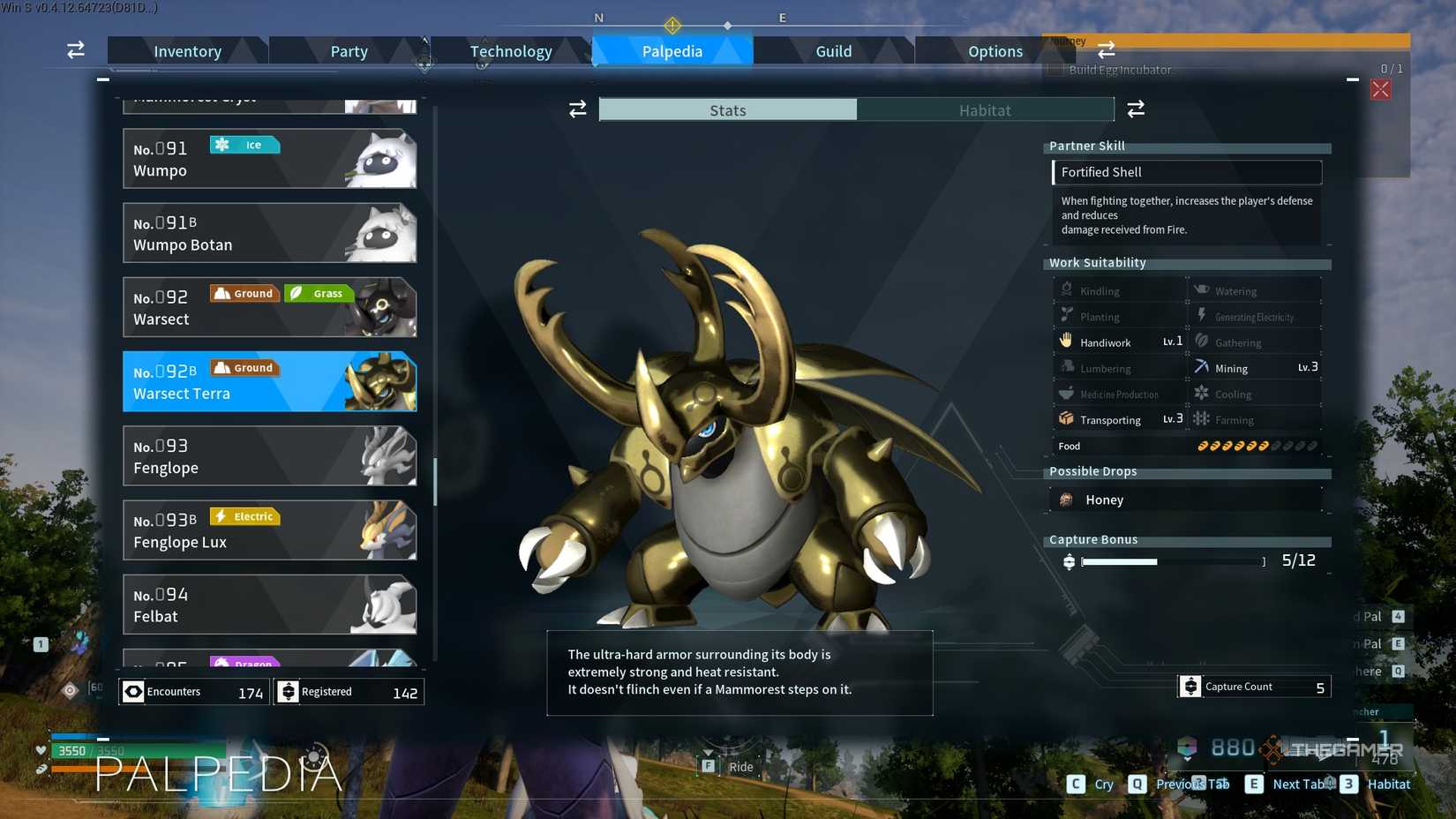This screenshot has height=819, width=1456.
Task: Click the Ground type badge on Warsect Terra
Action: [244, 367]
